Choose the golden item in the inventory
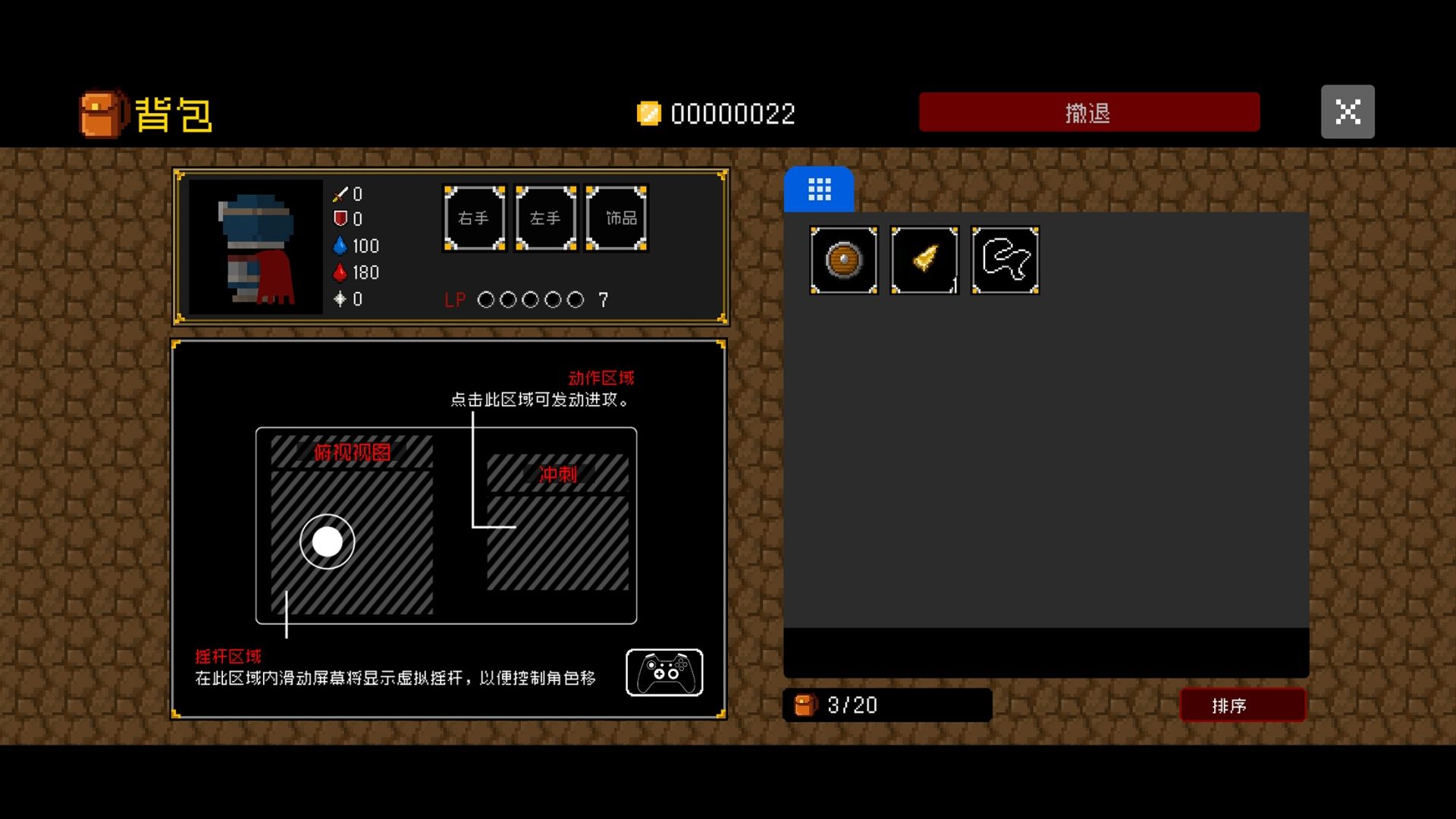The height and width of the screenshot is (819, 1456). click(924, 260)
